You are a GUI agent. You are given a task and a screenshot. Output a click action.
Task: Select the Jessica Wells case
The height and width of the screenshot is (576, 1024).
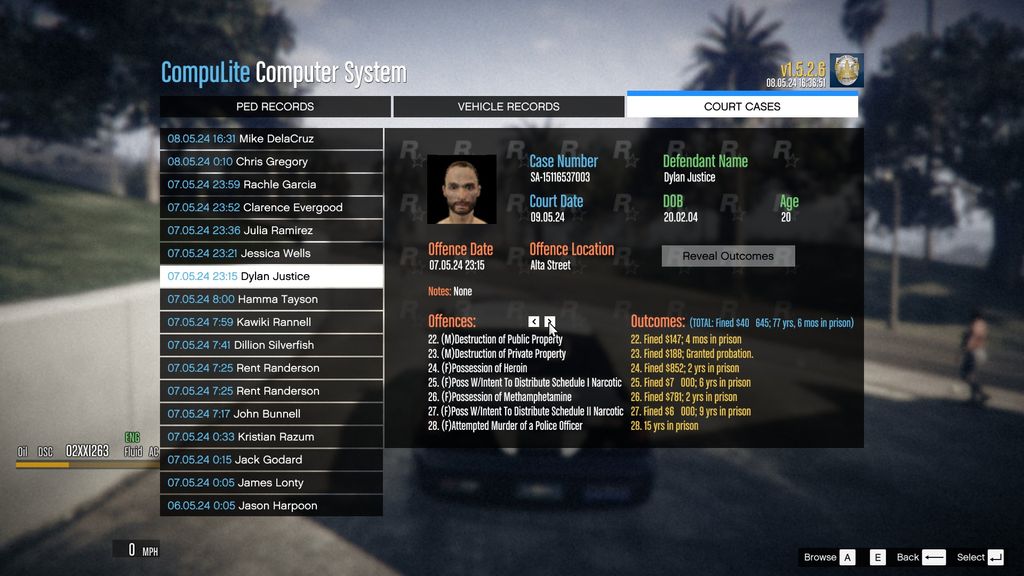[x=271, y=254]
